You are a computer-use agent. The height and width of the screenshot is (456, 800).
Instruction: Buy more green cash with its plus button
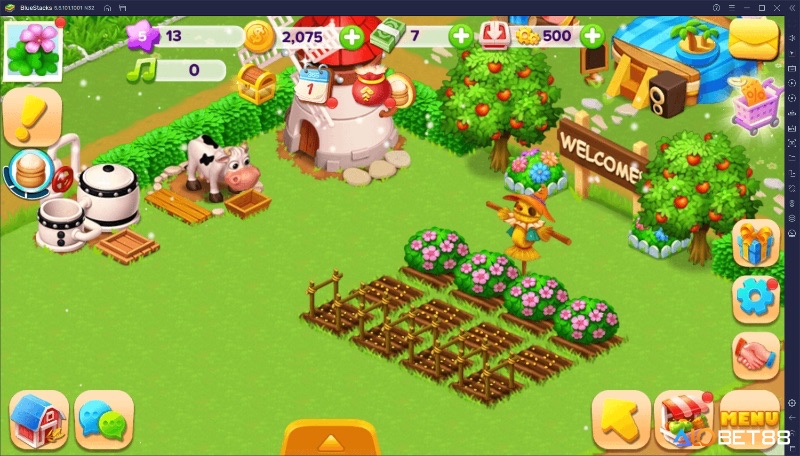(x=461, y=38)
